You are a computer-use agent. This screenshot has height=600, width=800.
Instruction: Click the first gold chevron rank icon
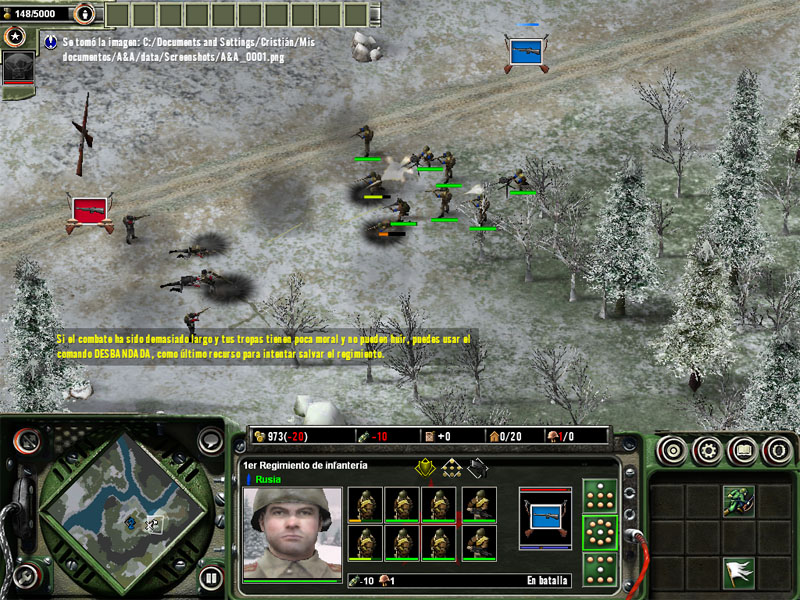point(424,467)
